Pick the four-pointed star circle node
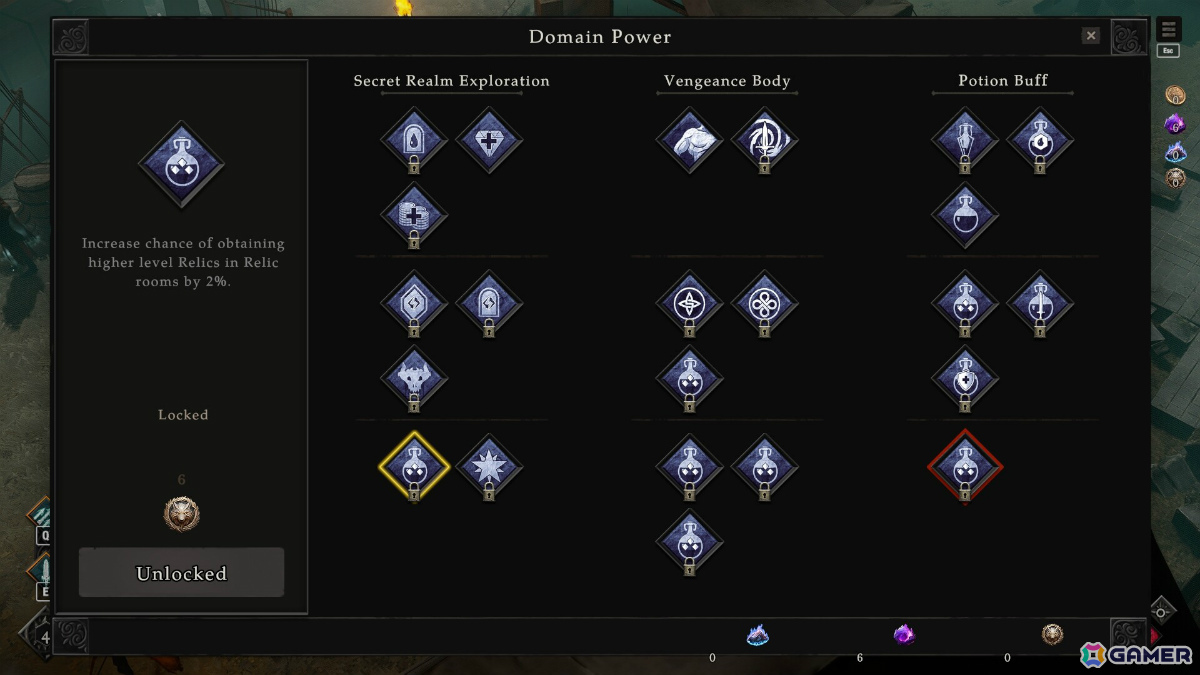The width and height of the screenshot is (1200, 675). 689,303
